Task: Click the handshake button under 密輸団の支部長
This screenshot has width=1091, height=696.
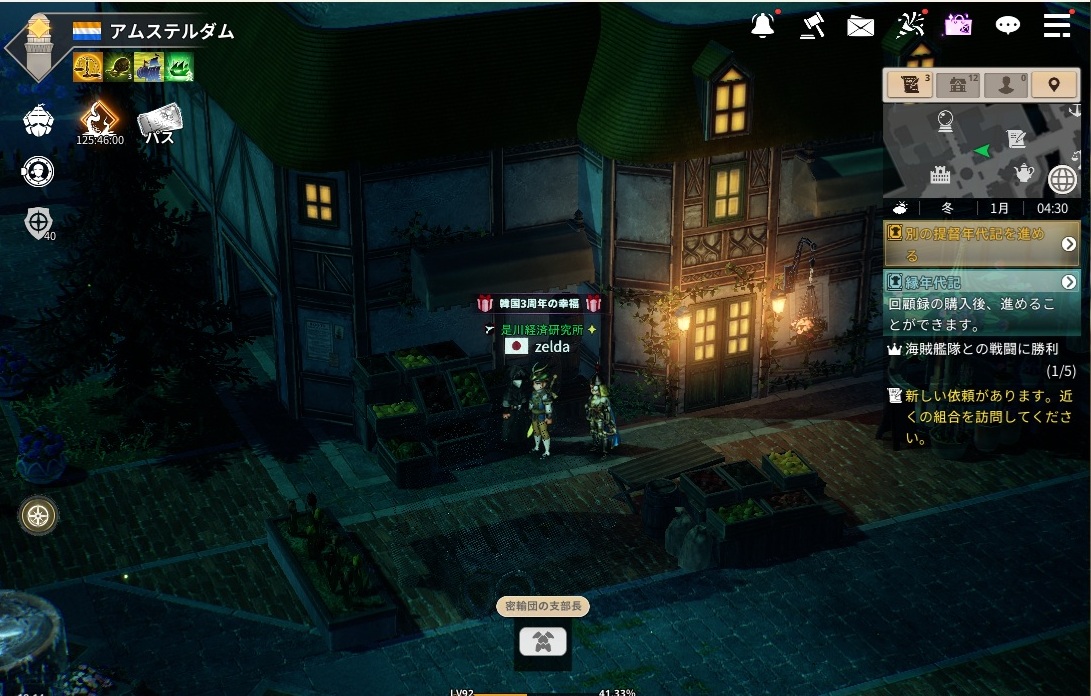Action: point(543,641)
